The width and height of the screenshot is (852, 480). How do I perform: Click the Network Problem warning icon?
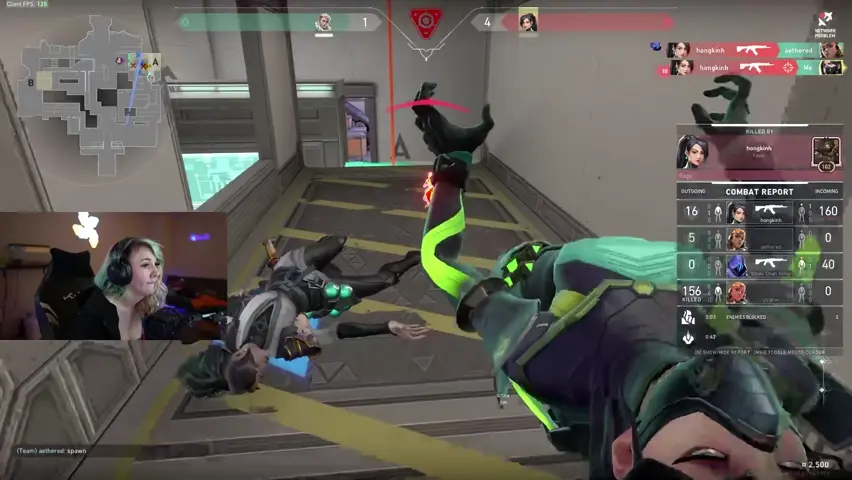point(825,22)
